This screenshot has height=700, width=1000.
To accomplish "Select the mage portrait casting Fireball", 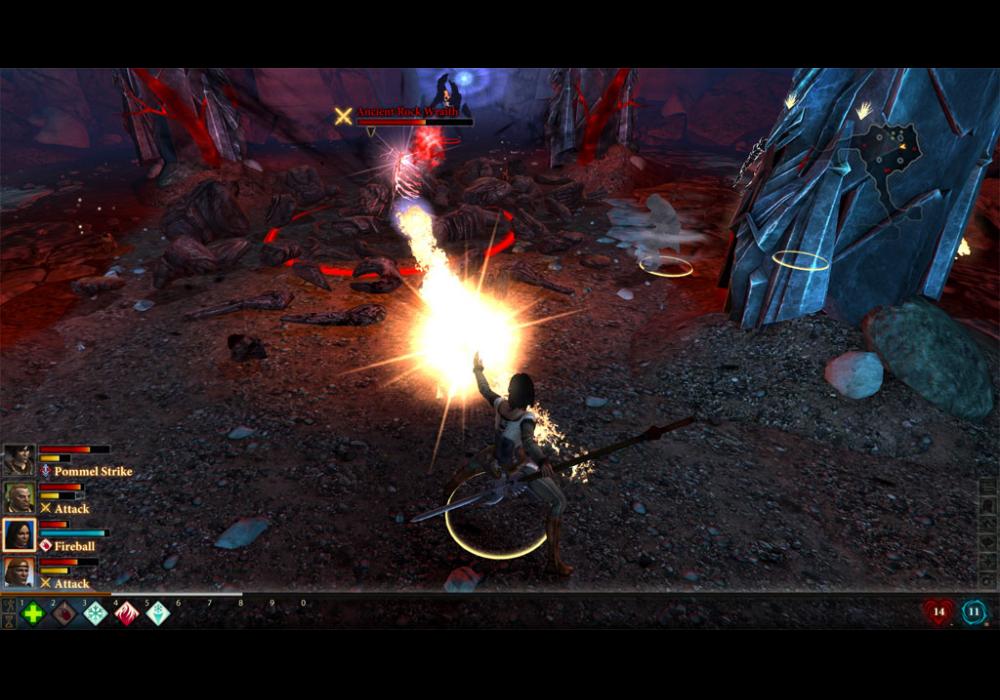I will tap(19, 535).
